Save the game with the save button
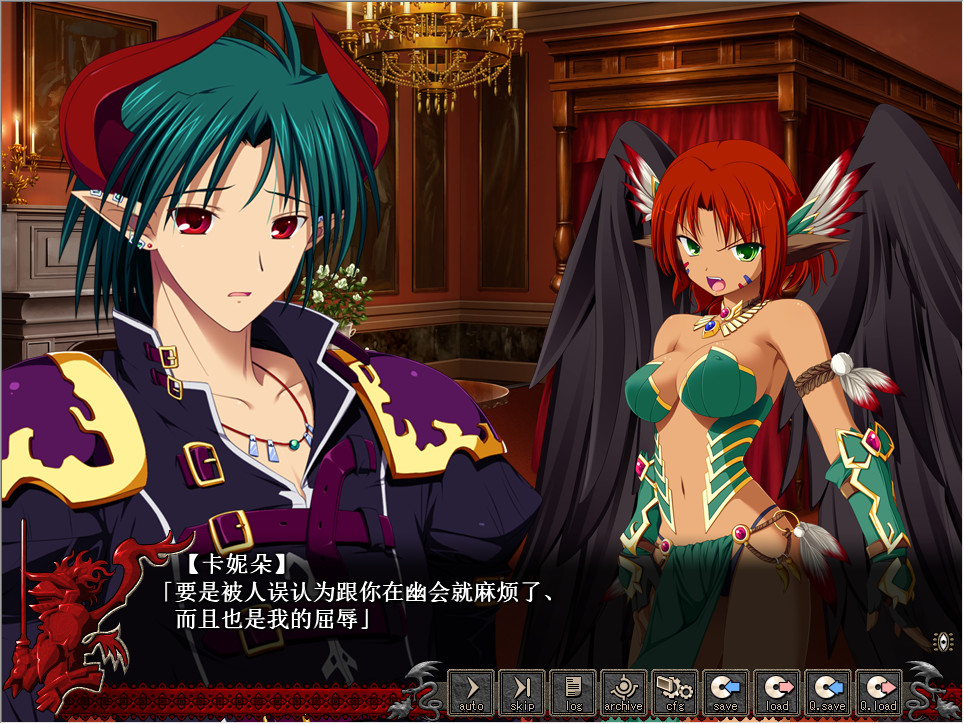This screenshot has width=964, height=724. [726, 692]
